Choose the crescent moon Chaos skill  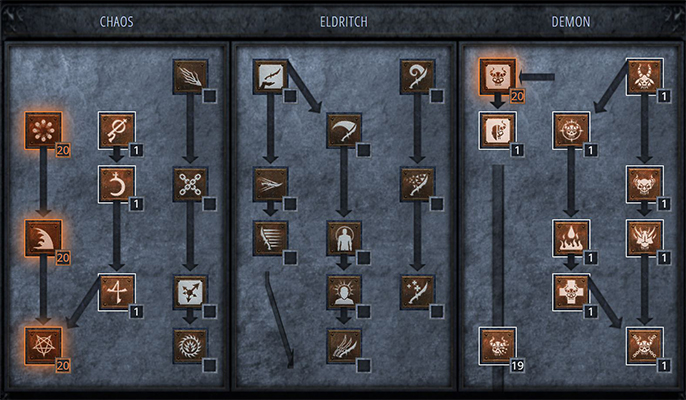pos(116,184)
